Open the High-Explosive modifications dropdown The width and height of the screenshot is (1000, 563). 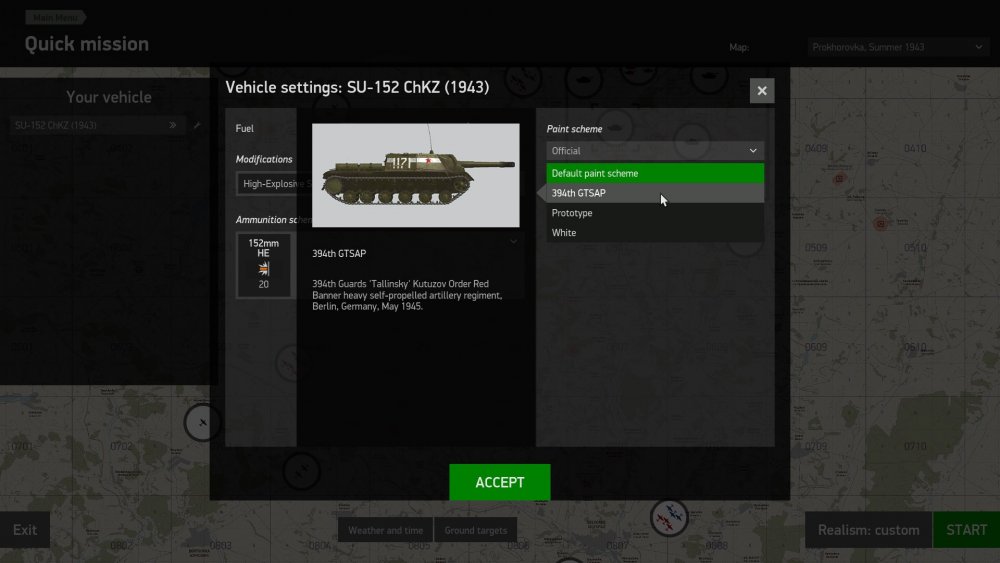pos(266,184)
